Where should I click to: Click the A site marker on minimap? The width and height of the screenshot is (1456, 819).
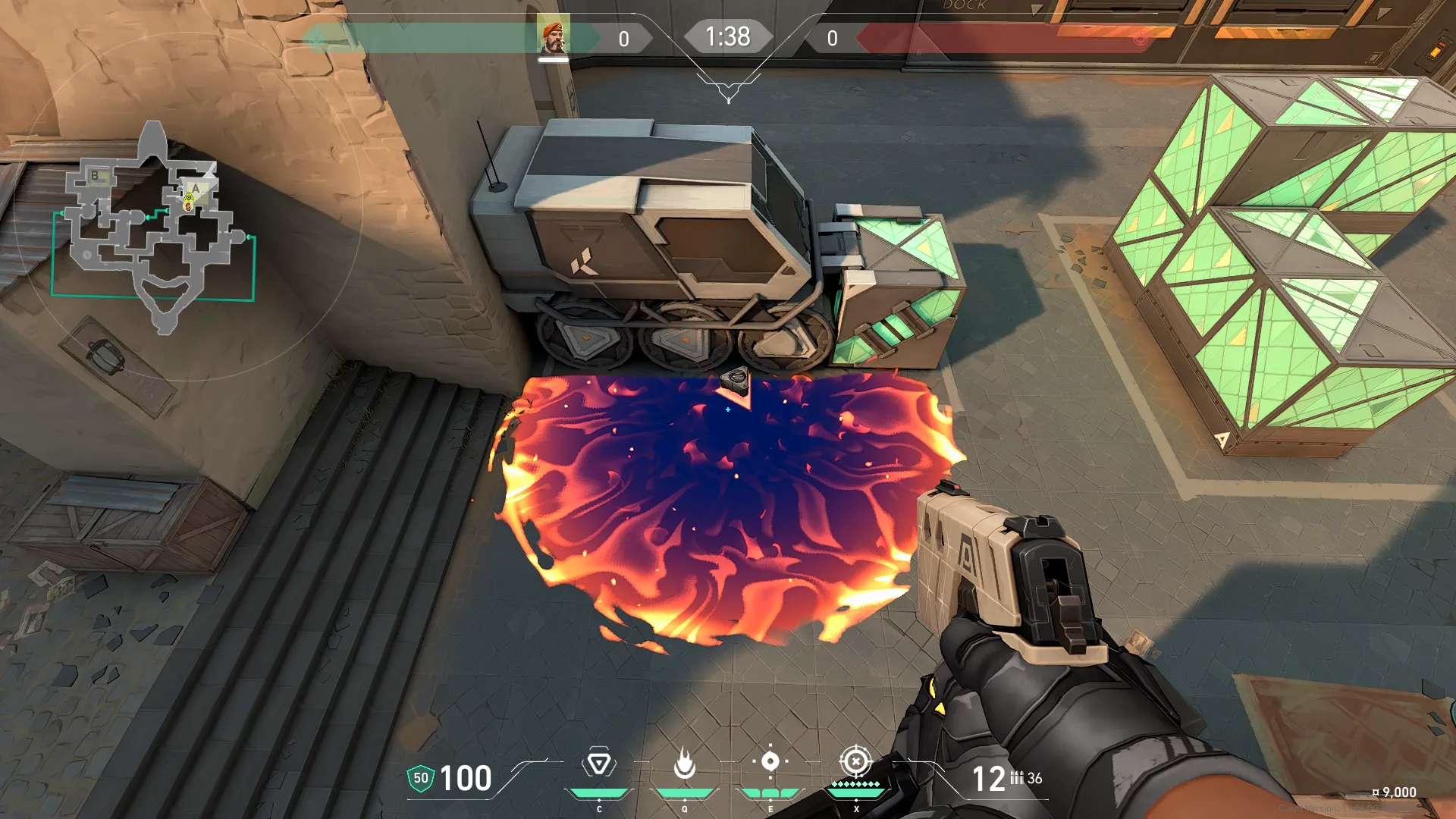click(x=196, y=188)
